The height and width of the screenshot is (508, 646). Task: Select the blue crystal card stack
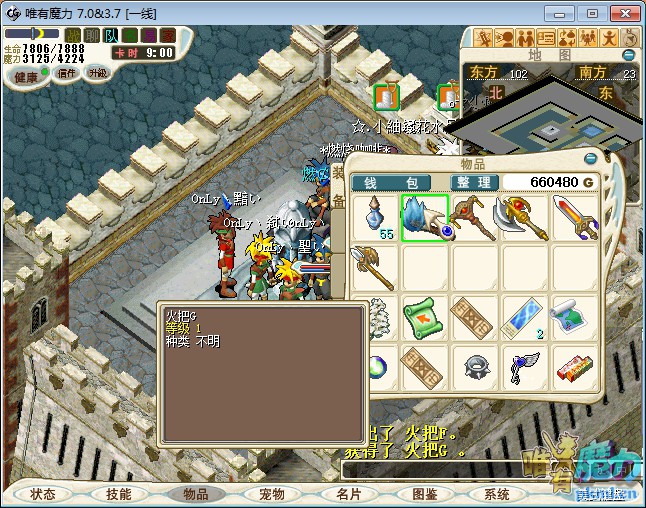(525, 316)
